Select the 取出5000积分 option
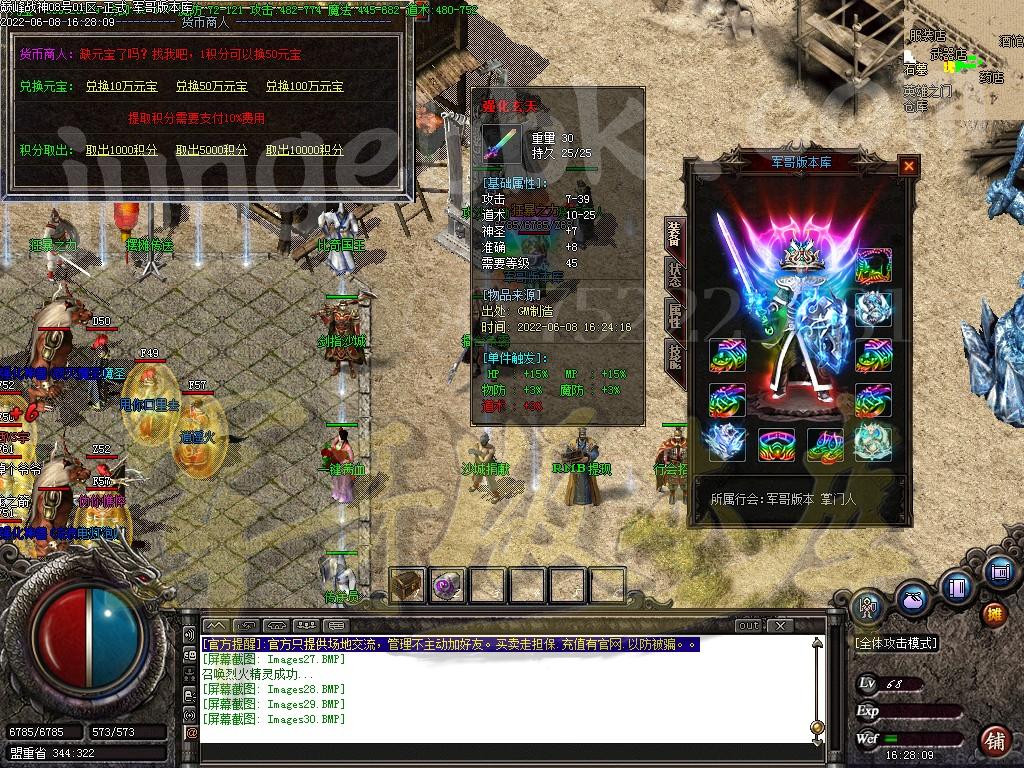Viewport: 1024px width, 768px height. pos(211,150)
